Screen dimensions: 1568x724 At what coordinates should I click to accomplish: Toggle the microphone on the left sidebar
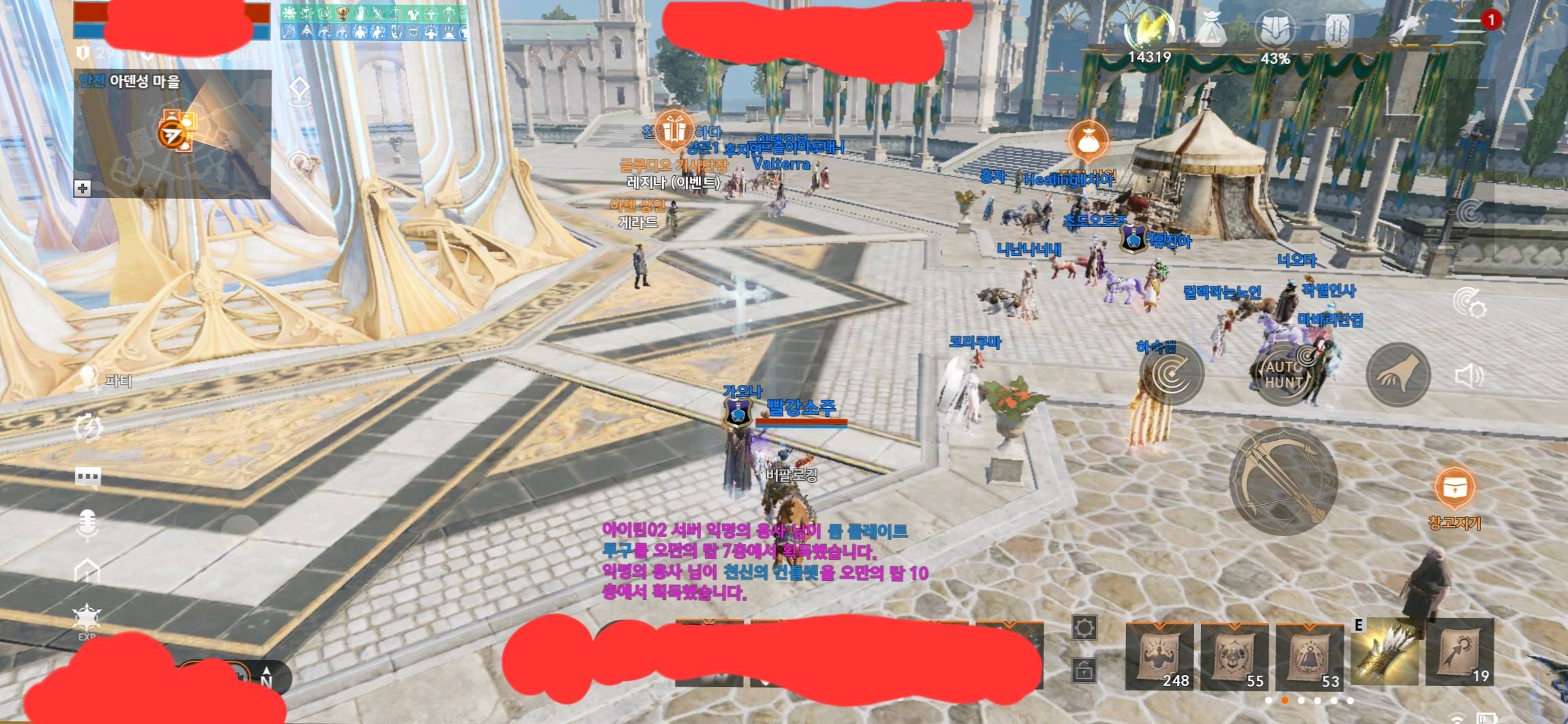87,522
